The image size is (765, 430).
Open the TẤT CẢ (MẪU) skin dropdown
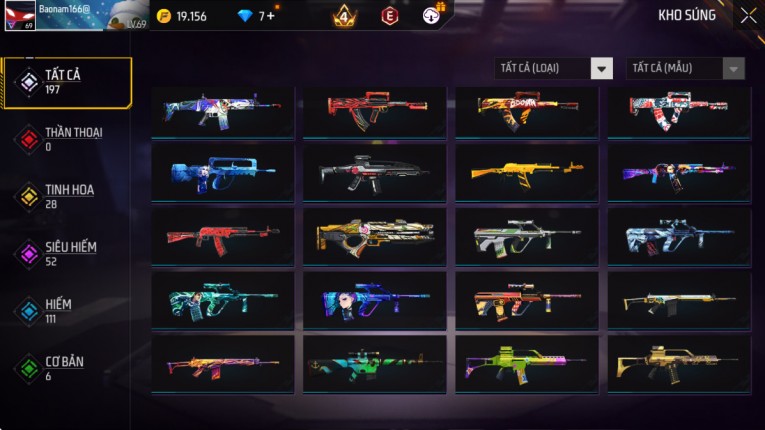coord(685,68)
